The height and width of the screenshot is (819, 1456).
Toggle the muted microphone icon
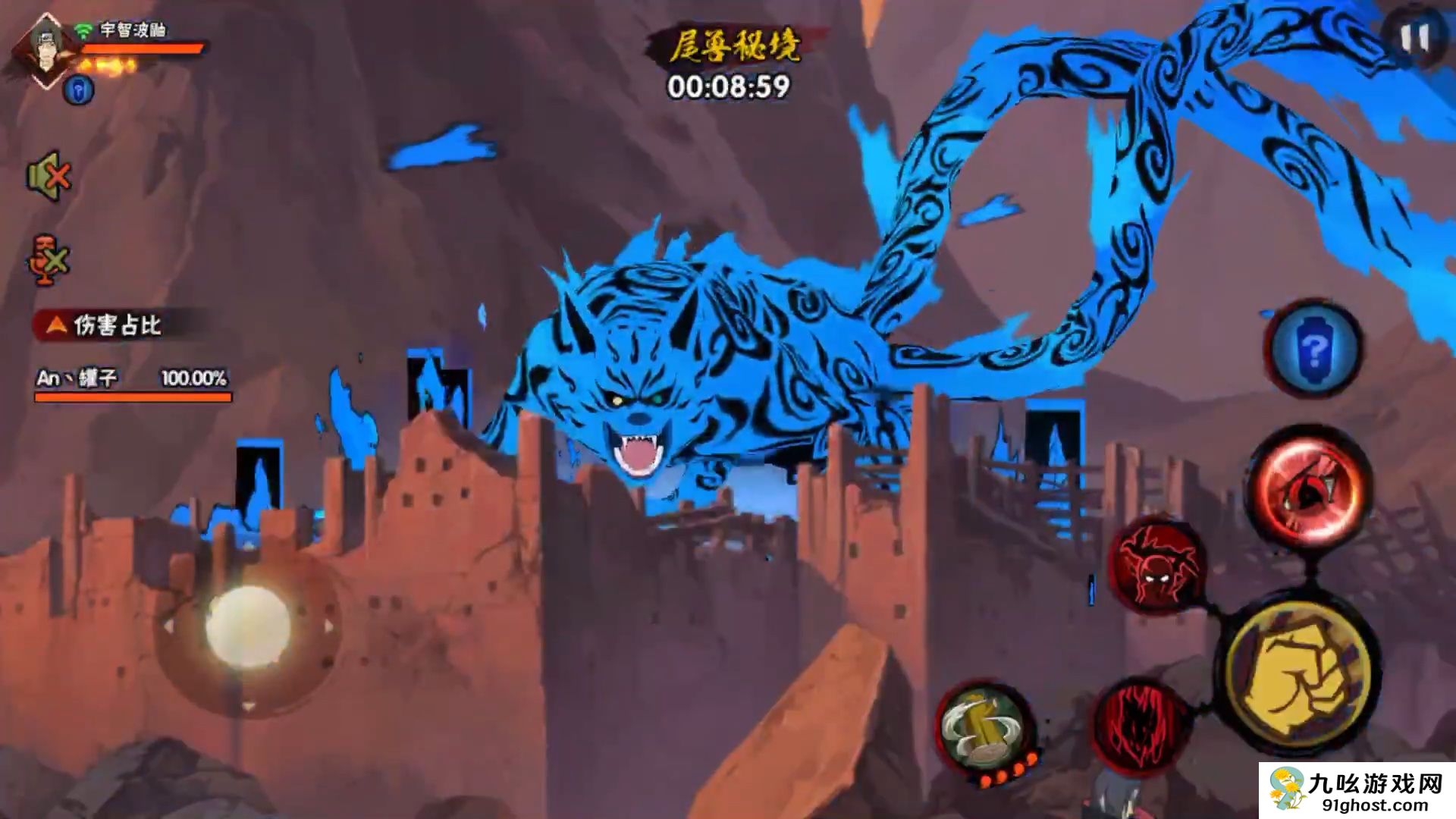pos(49,260)
